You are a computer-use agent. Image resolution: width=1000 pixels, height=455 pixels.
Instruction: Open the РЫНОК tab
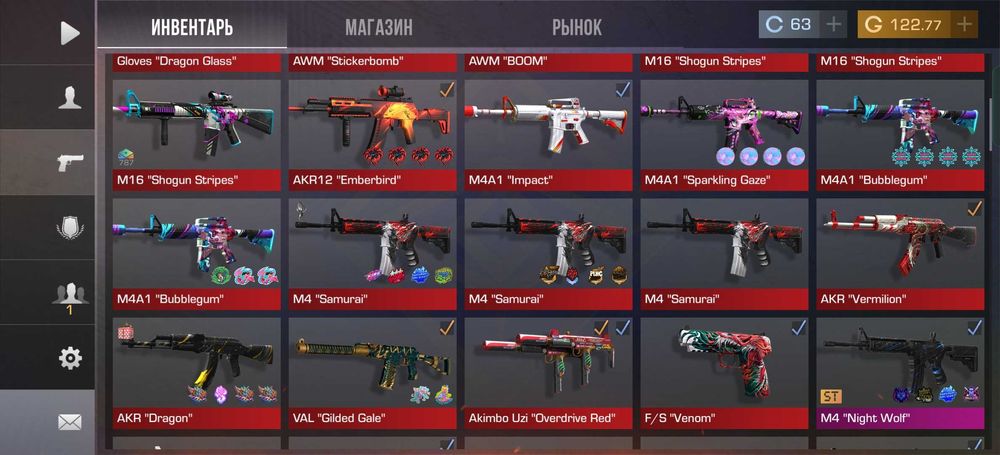tap(577, 27)
